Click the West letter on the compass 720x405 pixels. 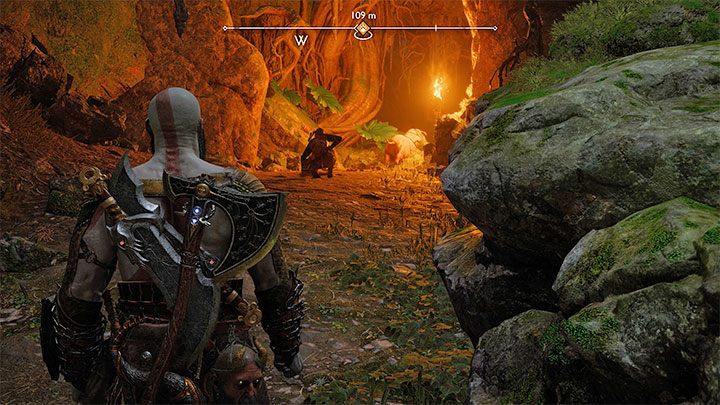click(x=300, y=41)
